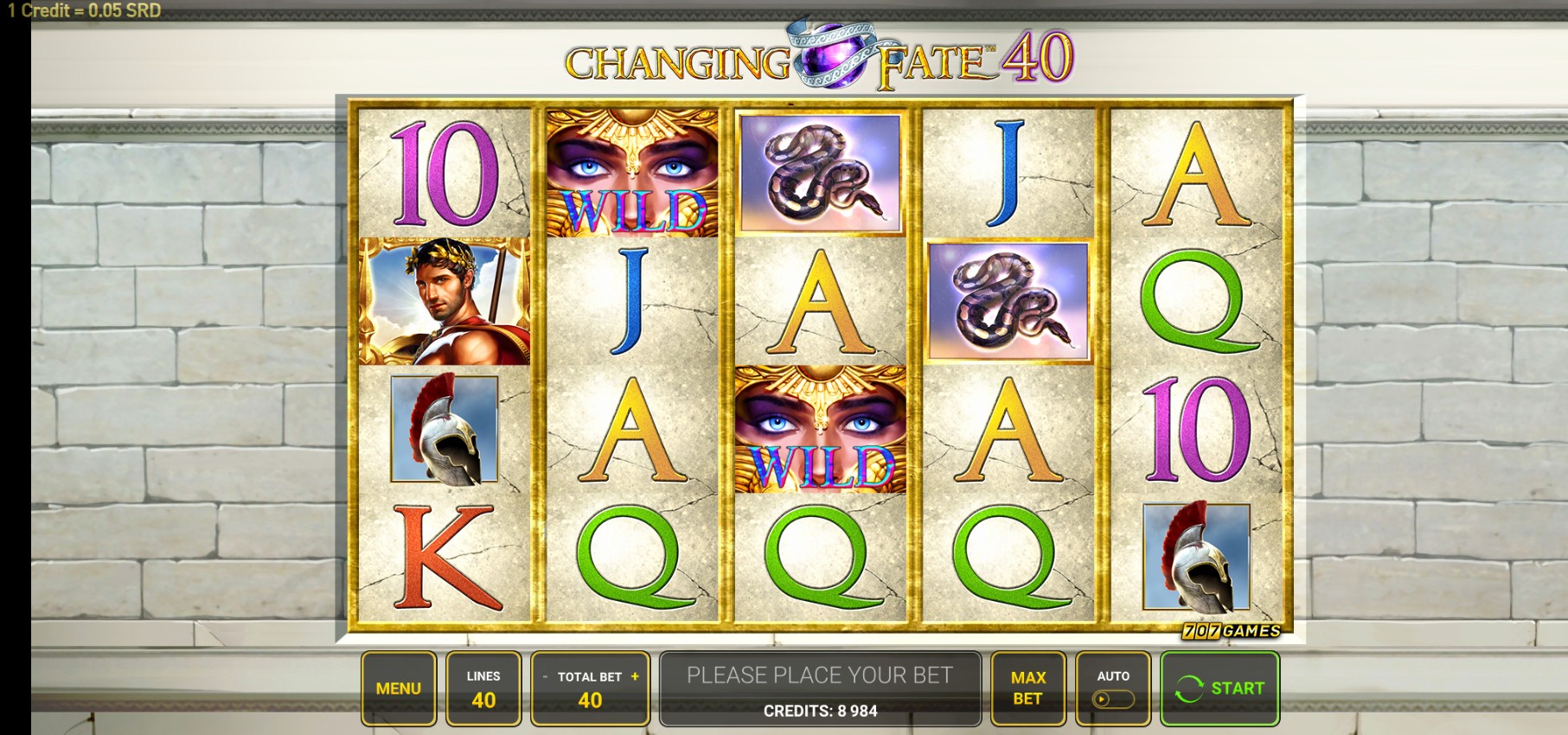Open the MENU button
The image size is (1568, 735).
(398, 688)
